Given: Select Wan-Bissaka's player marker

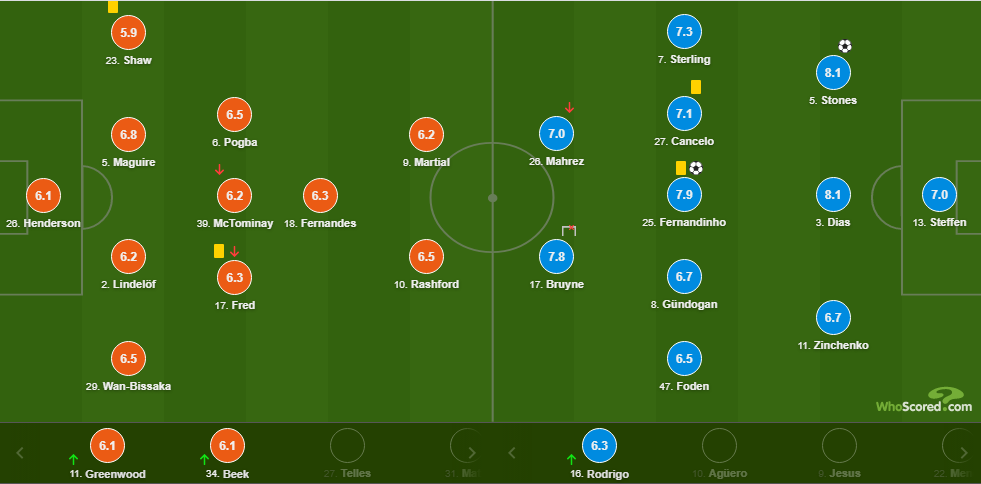Looking at the screenshot, I should pyautogui.click(x=128, y=358).
